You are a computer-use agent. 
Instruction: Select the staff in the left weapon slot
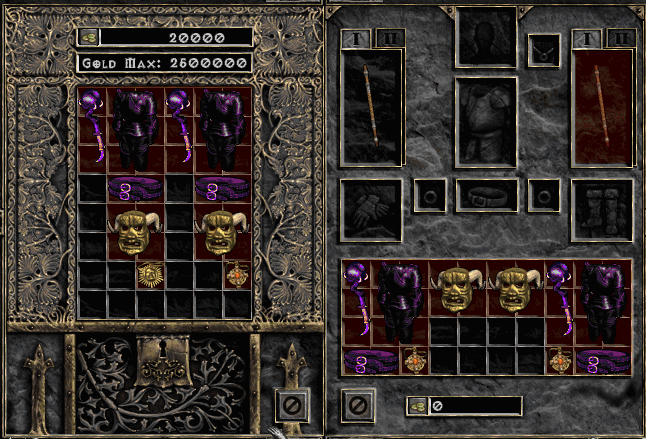point(372,105)
